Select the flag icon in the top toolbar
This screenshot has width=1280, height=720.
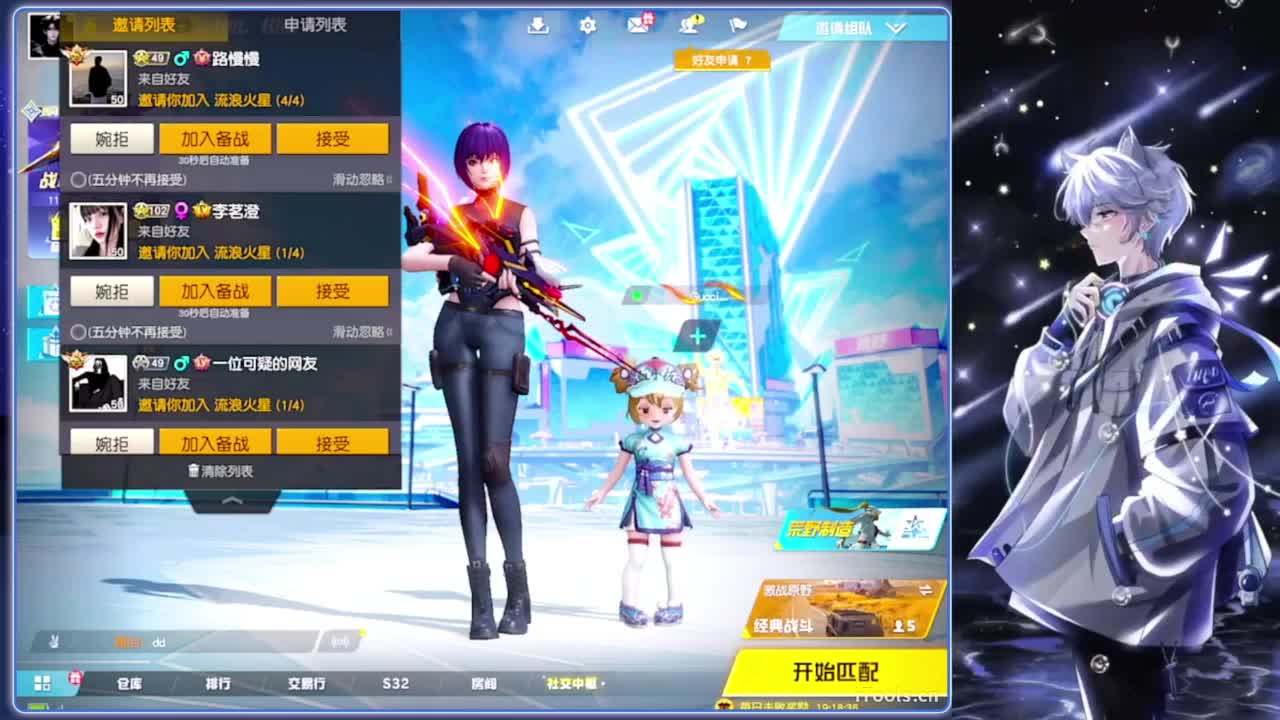tap(737, 28)
